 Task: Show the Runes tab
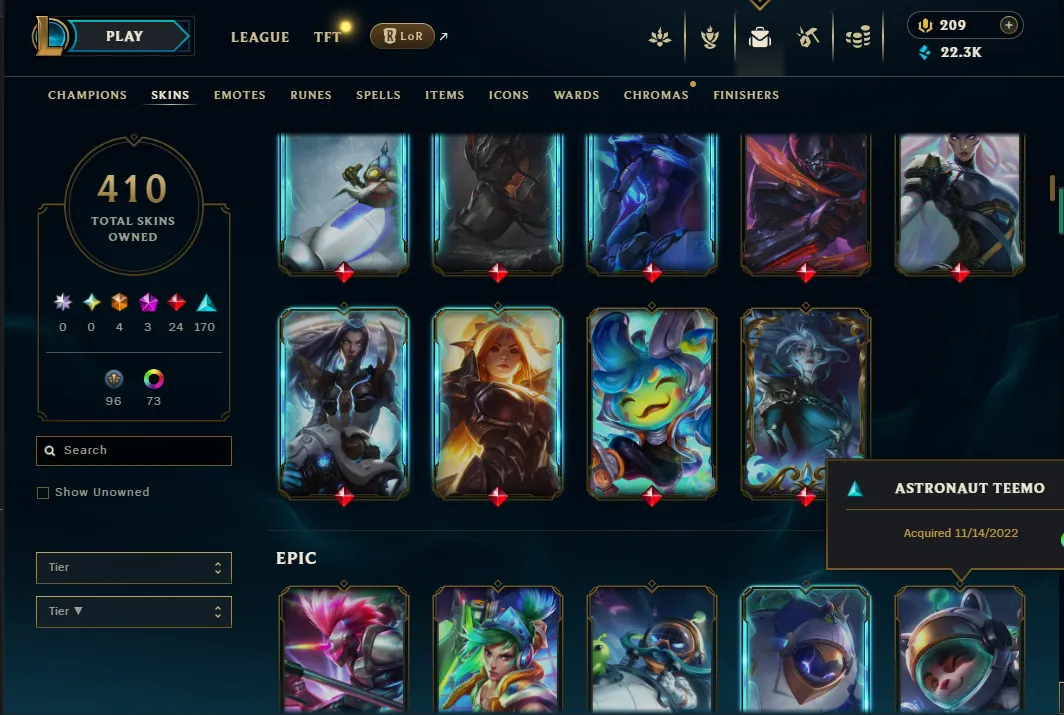pos(311,95)
